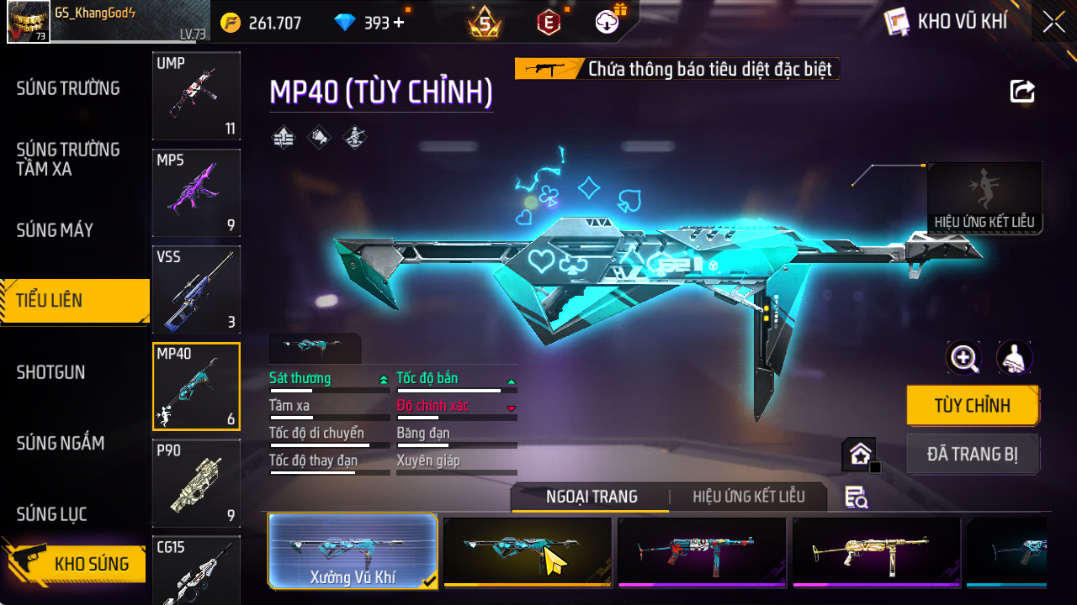Open the SÚNG LỤC category

(x=52, y=514)
